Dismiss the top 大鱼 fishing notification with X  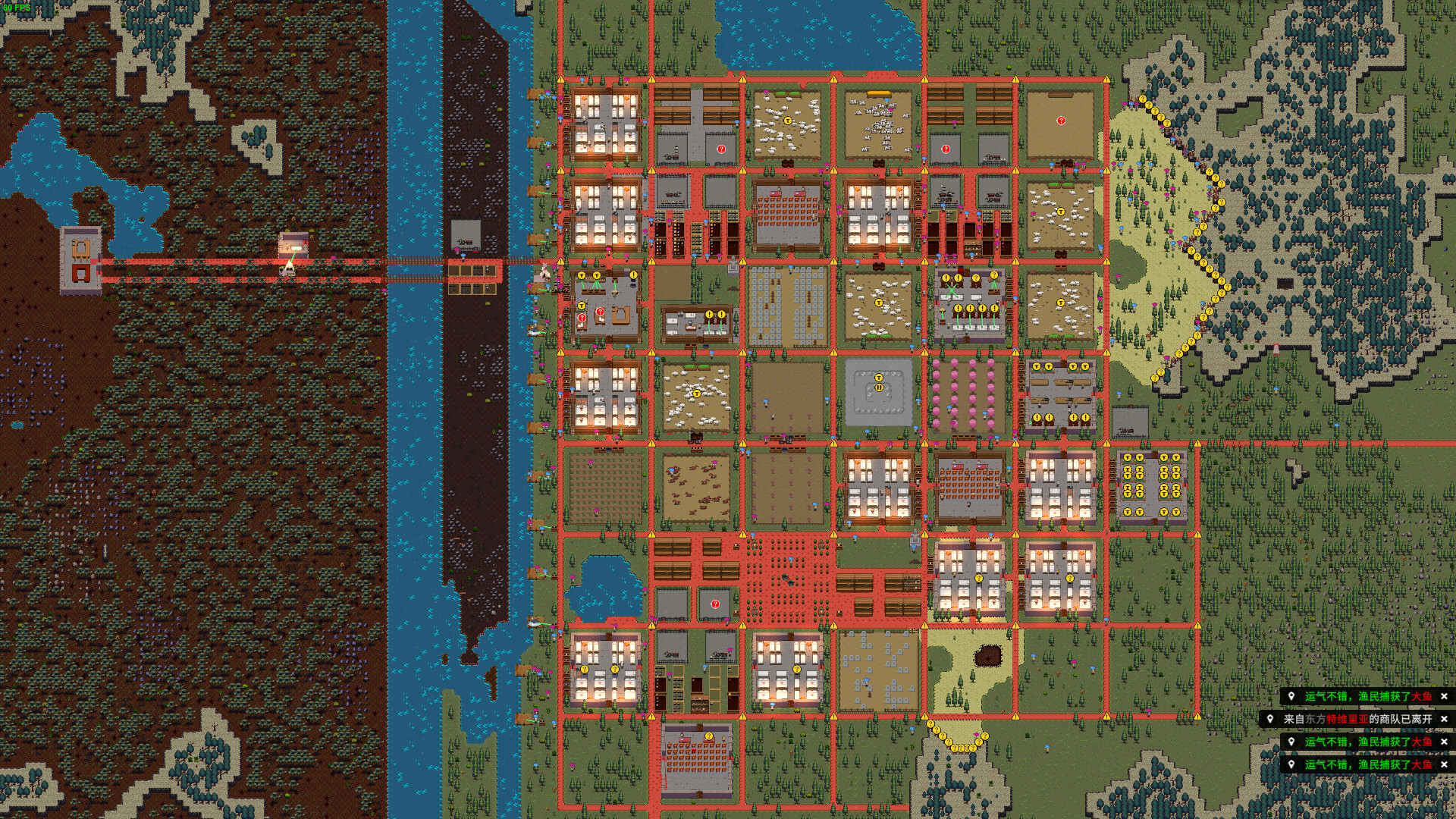pyautogui.click(x=1442, y=697)
